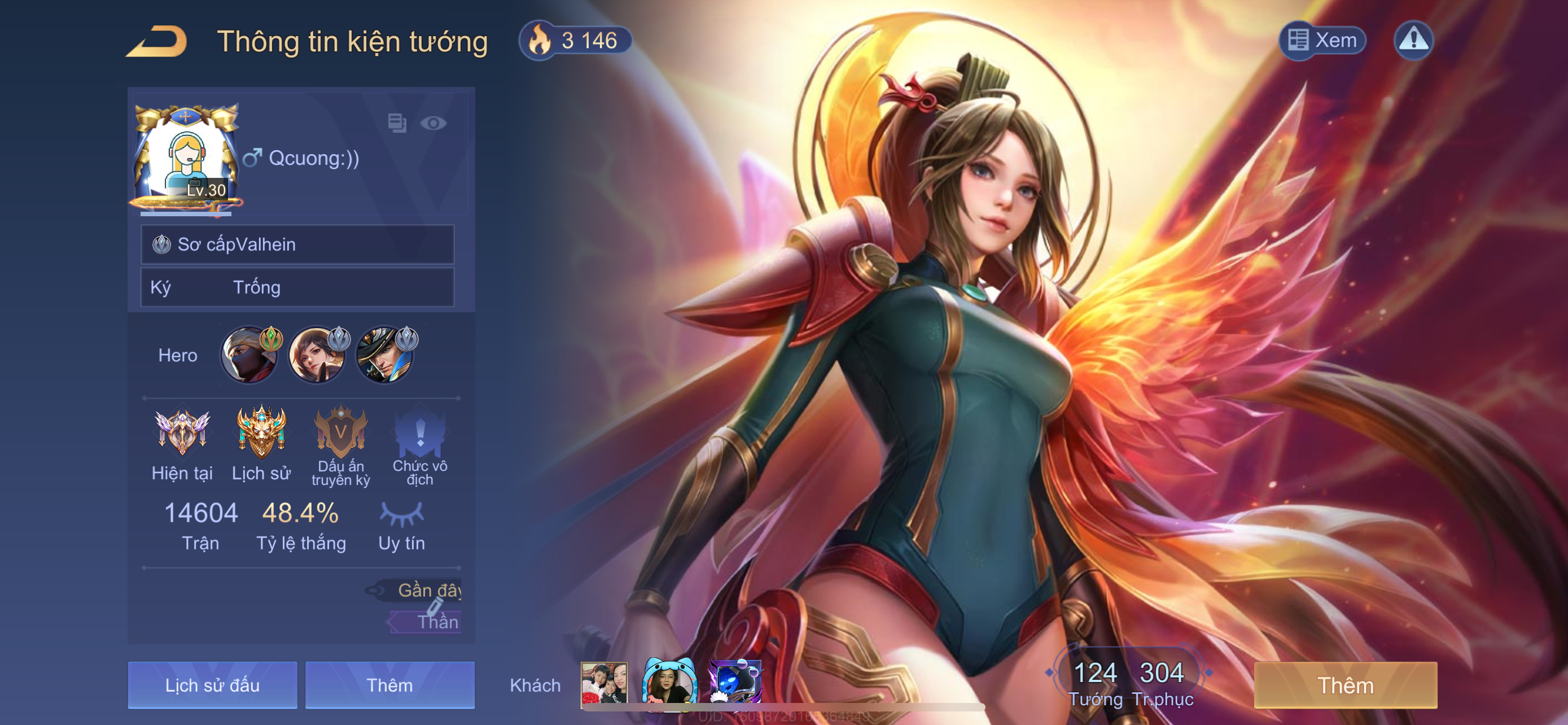Select the brown-haired female hero portrait
Image resolution: width=1568 pixels, height=725 pixels.
317,356
